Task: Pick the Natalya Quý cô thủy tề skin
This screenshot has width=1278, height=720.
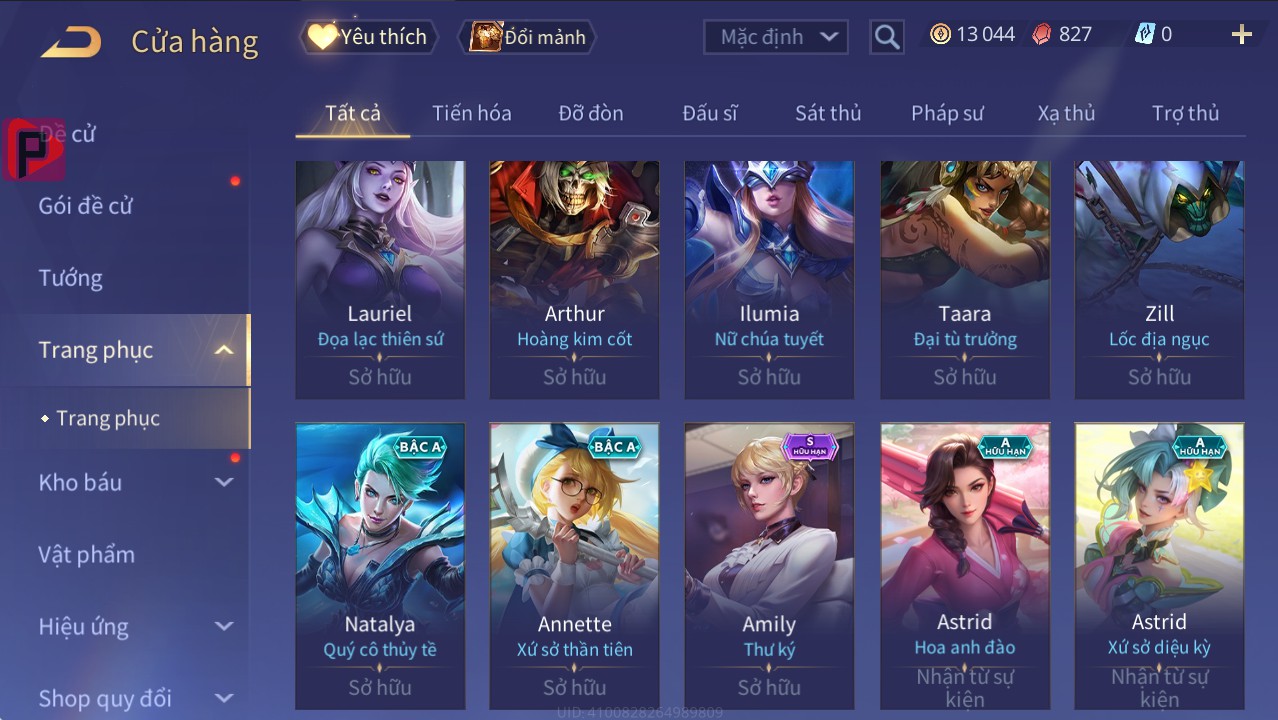Action: pos(380,565)
